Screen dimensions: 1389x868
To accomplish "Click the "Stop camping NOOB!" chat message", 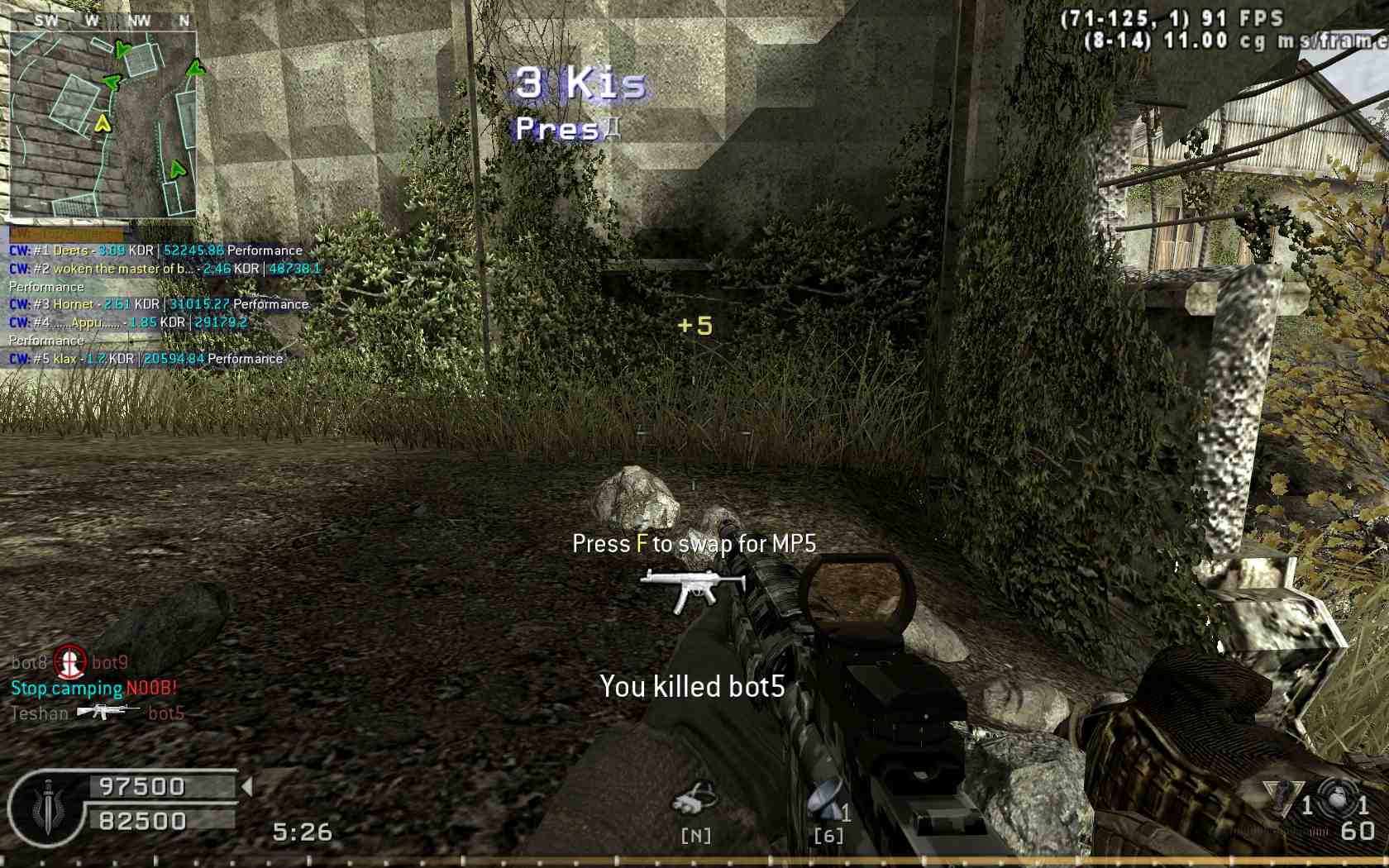I will pyautogui.click(x=93, y=688).
